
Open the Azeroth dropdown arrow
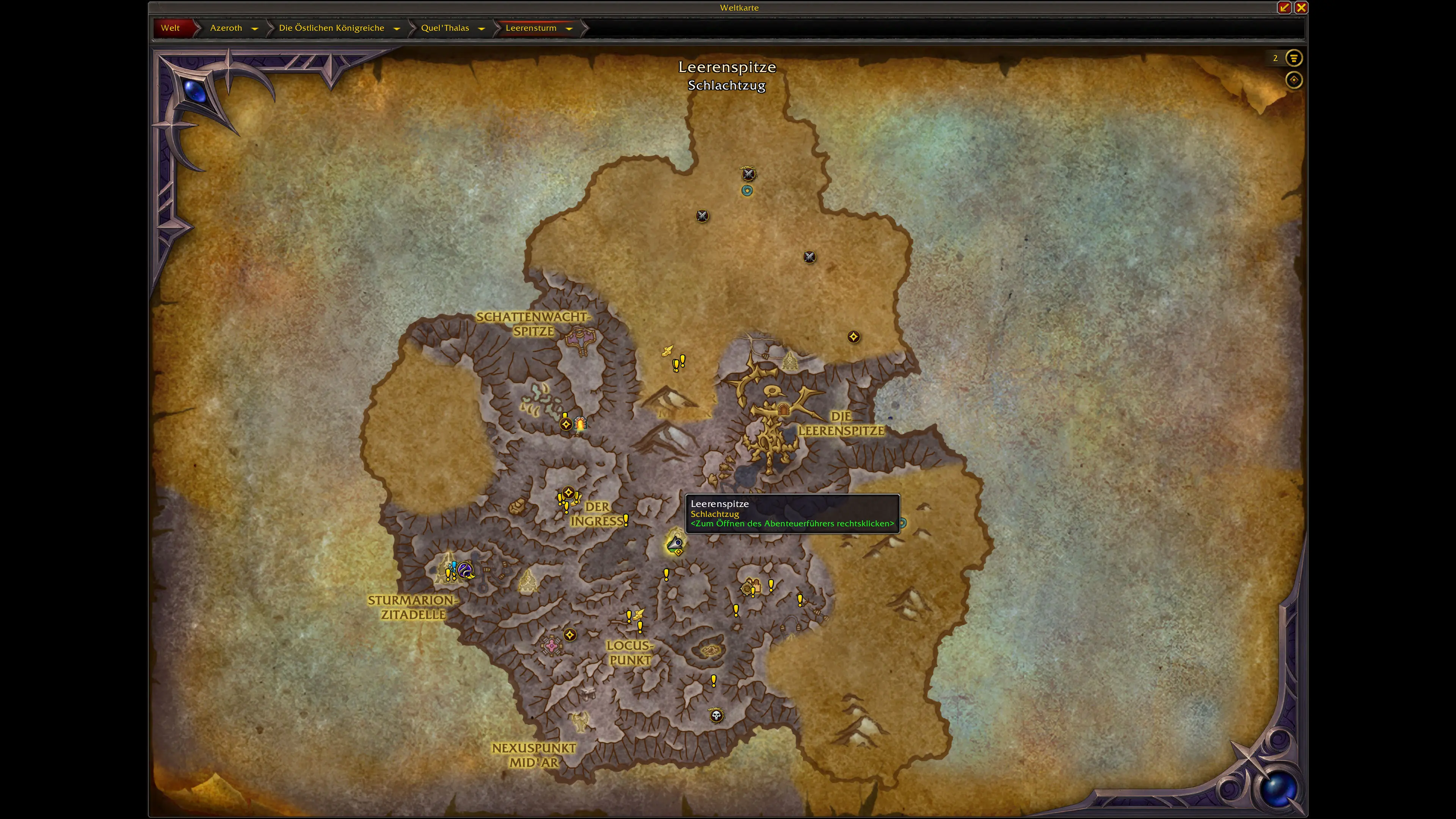pos(255,29)
